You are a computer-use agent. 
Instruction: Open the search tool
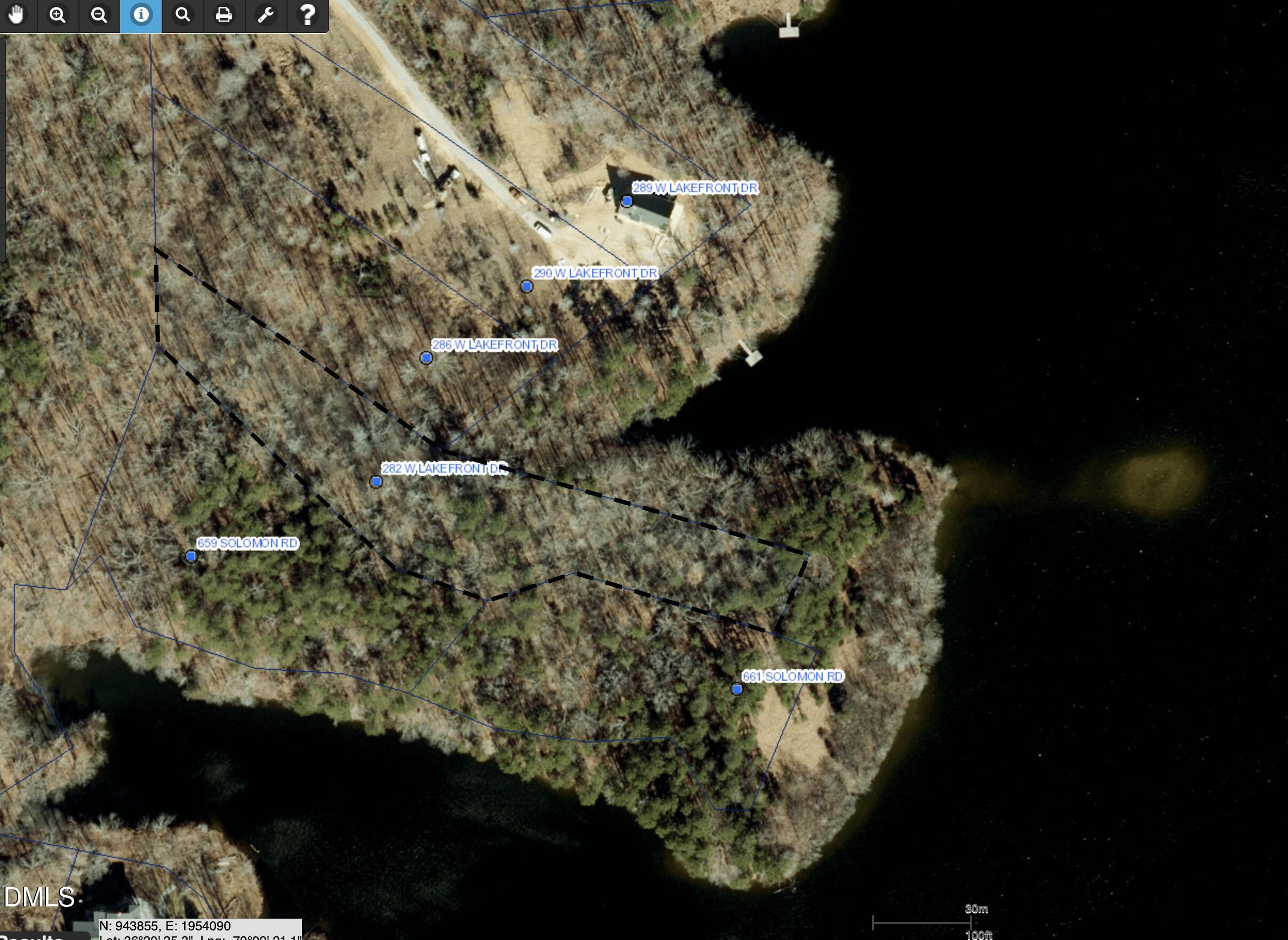pyautogui.click(x=182, y=15)
